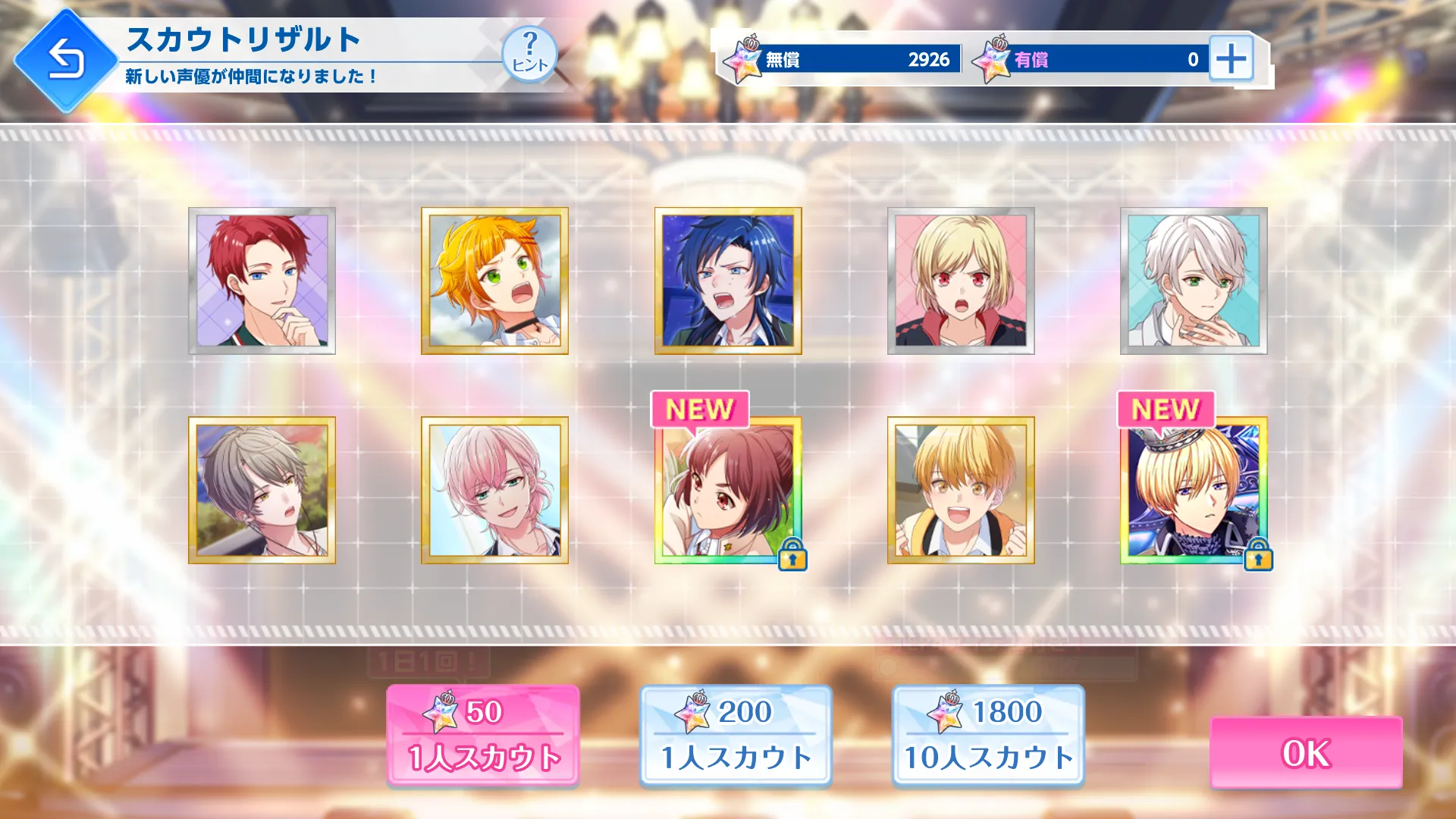View the NEW brown-haired character card
This screenshot has height=819, width=1456.
[728, 490]
